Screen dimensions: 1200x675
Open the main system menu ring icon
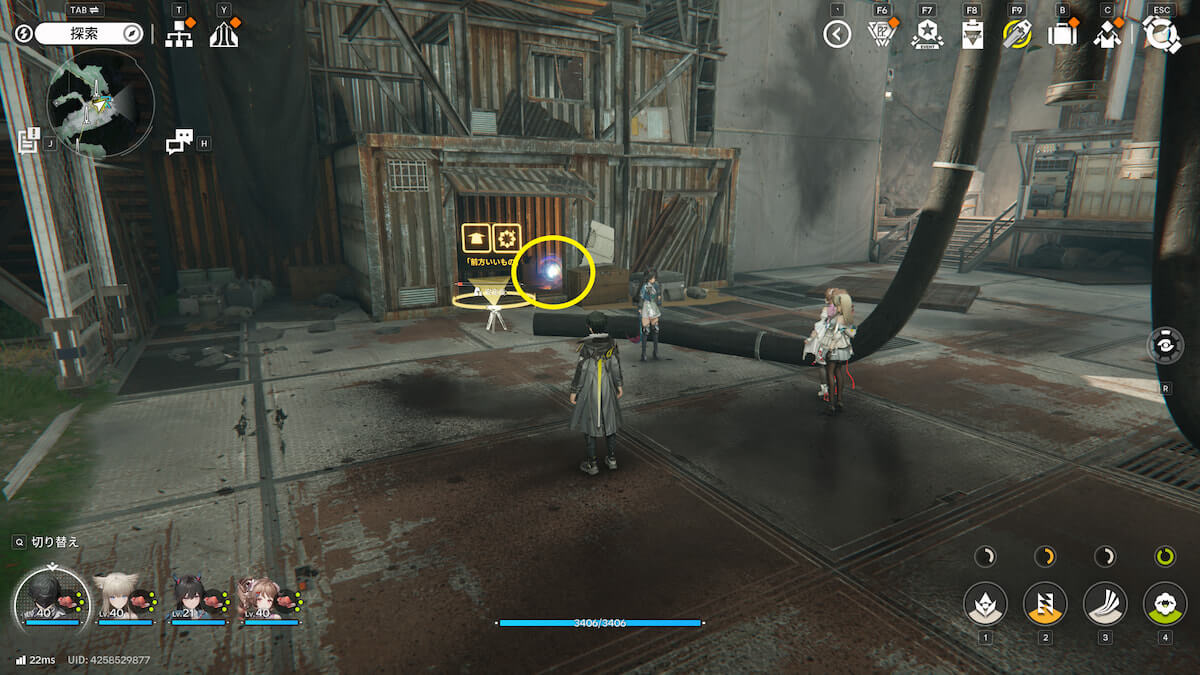[1161, 34]
